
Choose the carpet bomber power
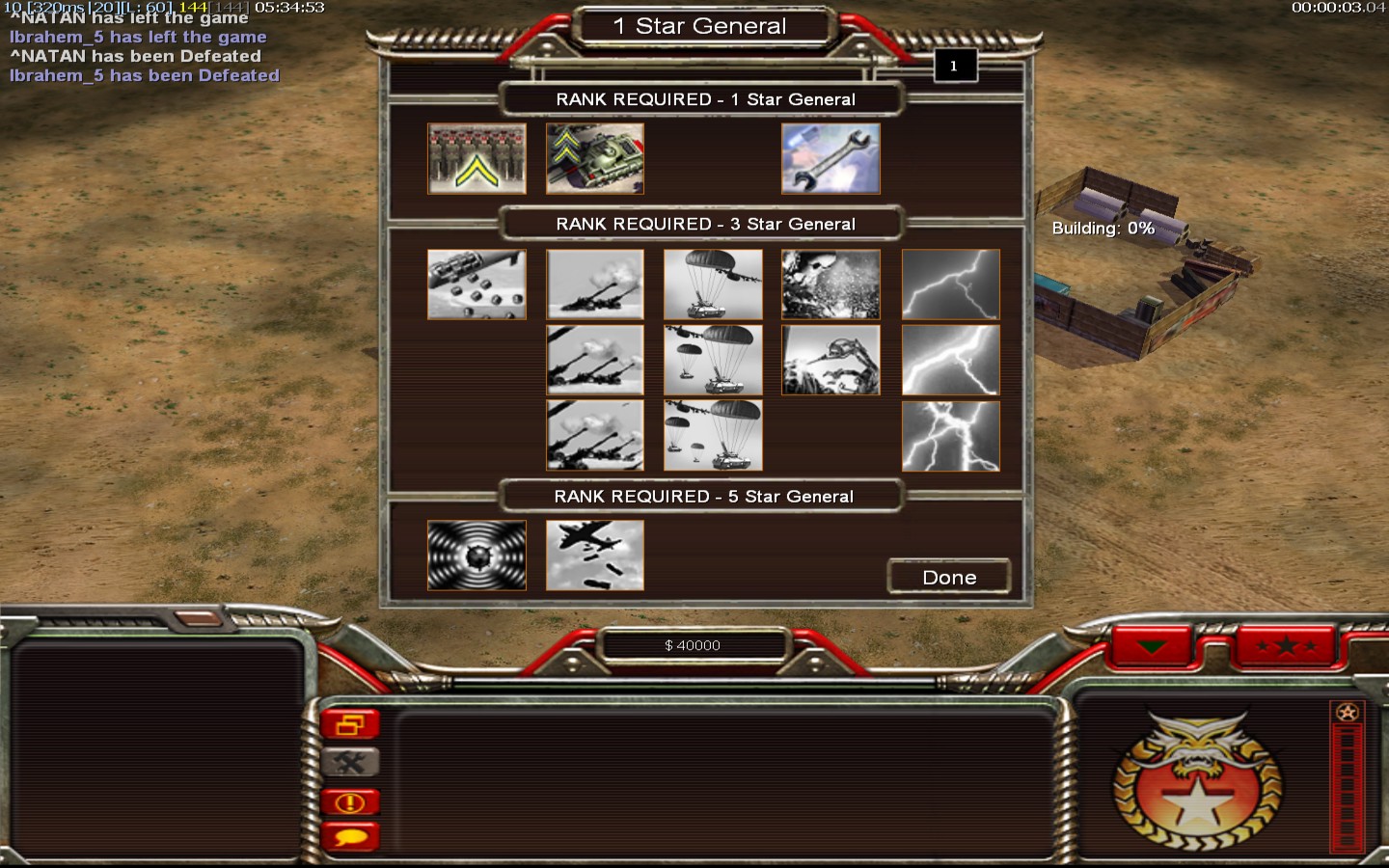click(595, 556)
